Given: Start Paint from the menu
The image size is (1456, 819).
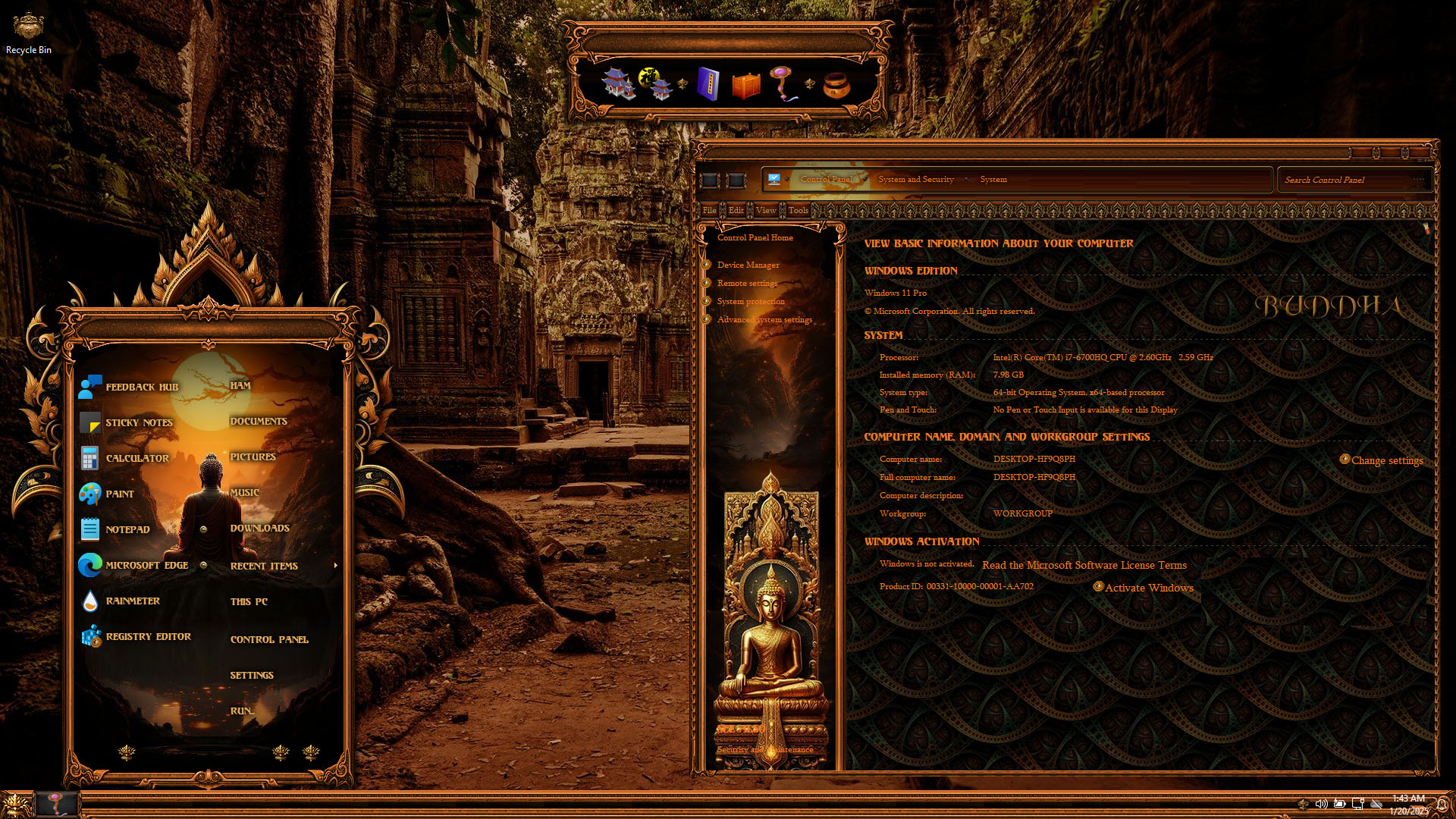Looking at the screenshot, I should click(119, 494).
